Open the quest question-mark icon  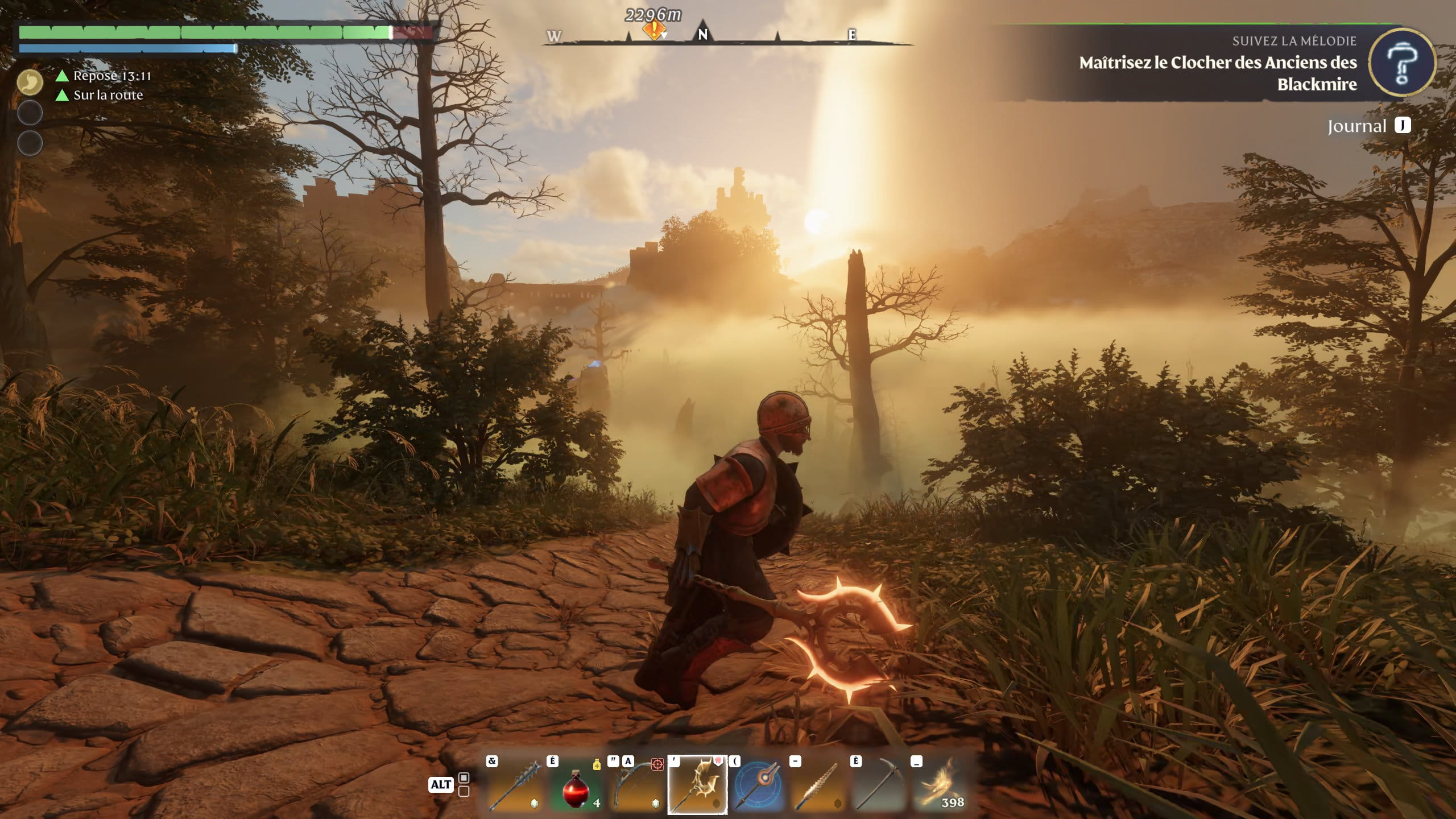point(1401,64)
